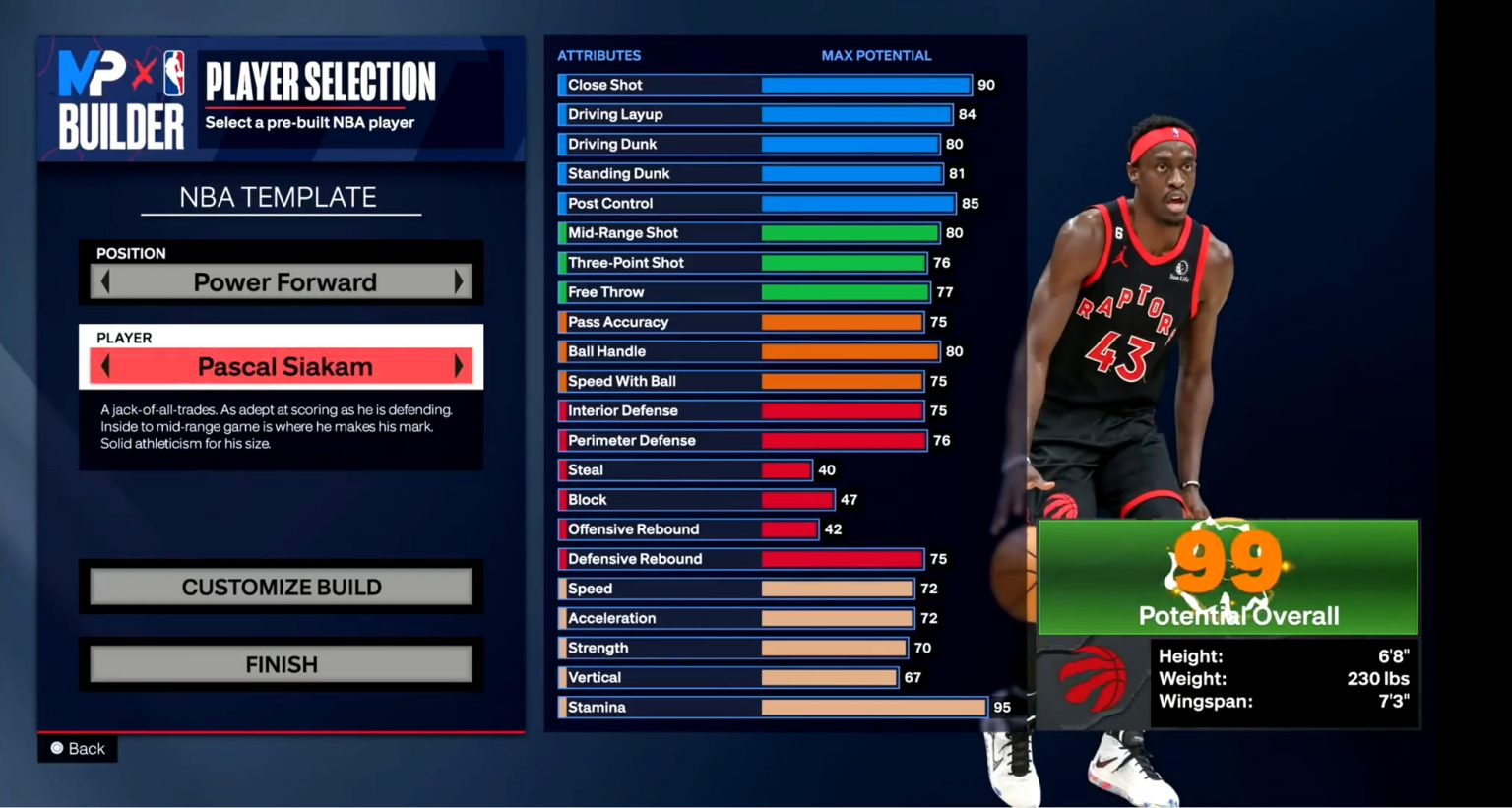Click the right arrow to change the player
This screenshot has height=808, width=1512.
coord(460,366)
